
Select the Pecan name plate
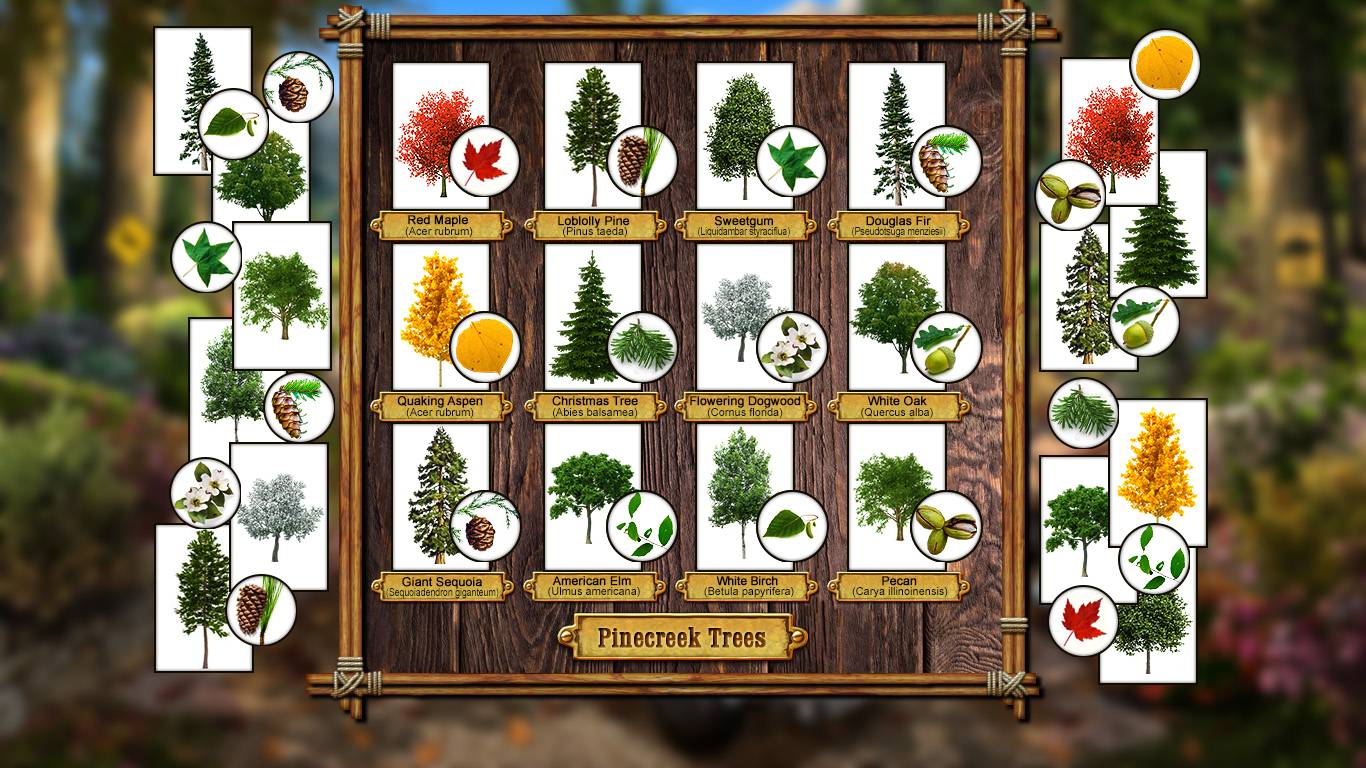(898, 587)
